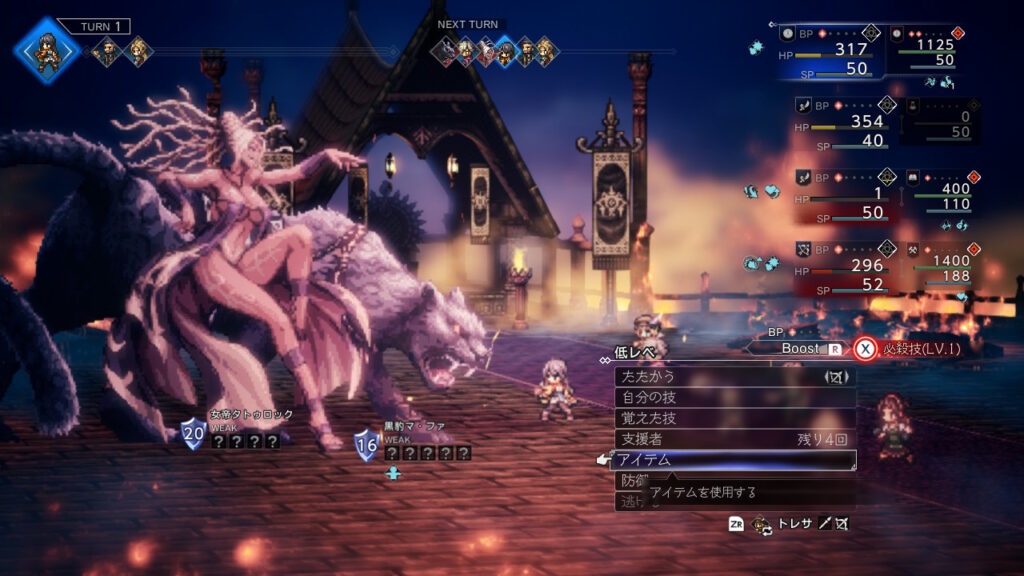Select the highlighted アイテム command

coord(734,460)
